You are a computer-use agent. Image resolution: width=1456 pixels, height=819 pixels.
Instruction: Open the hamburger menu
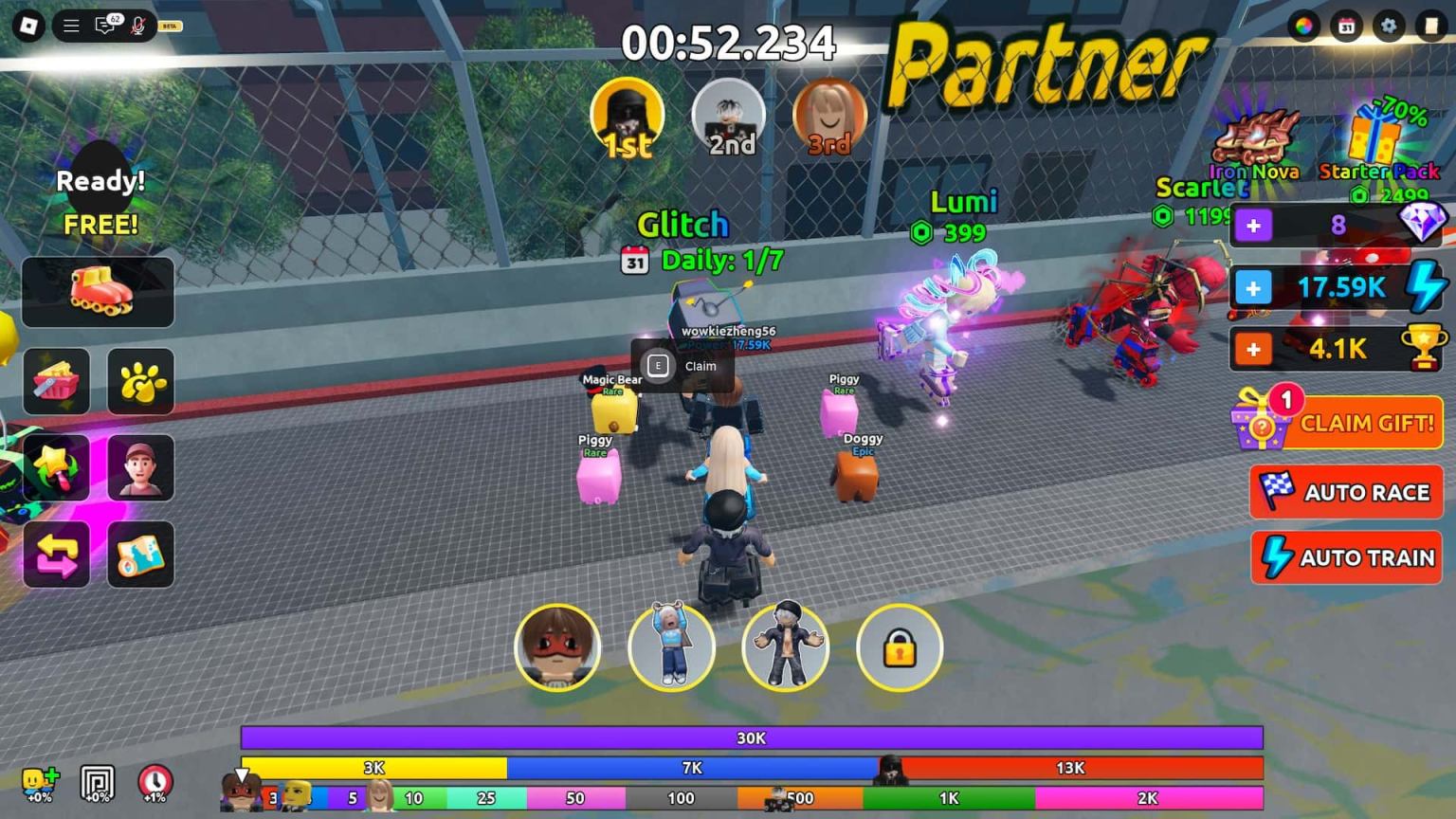click(x=70, y=26)
